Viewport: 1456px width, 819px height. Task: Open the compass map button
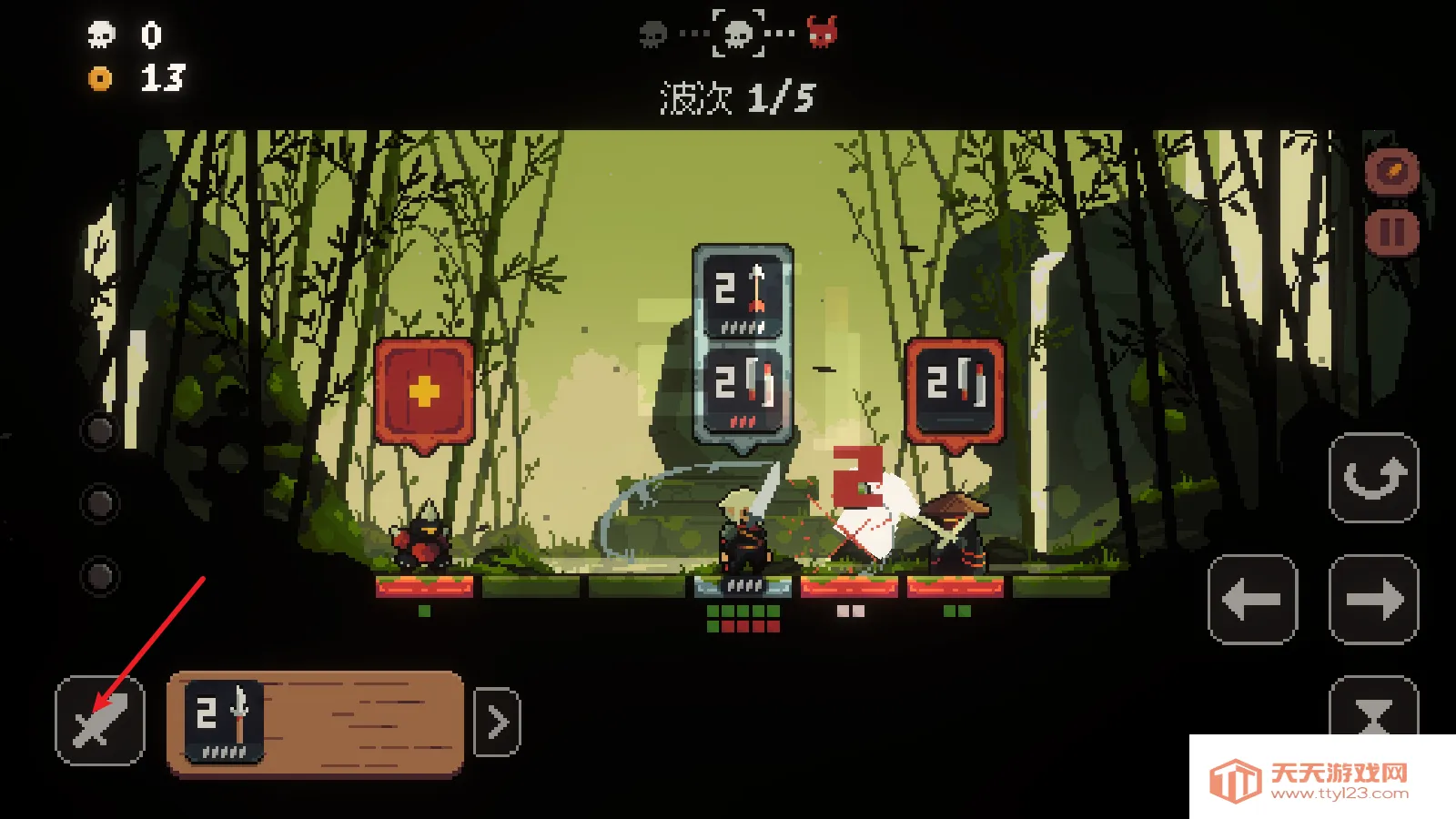1391,170
